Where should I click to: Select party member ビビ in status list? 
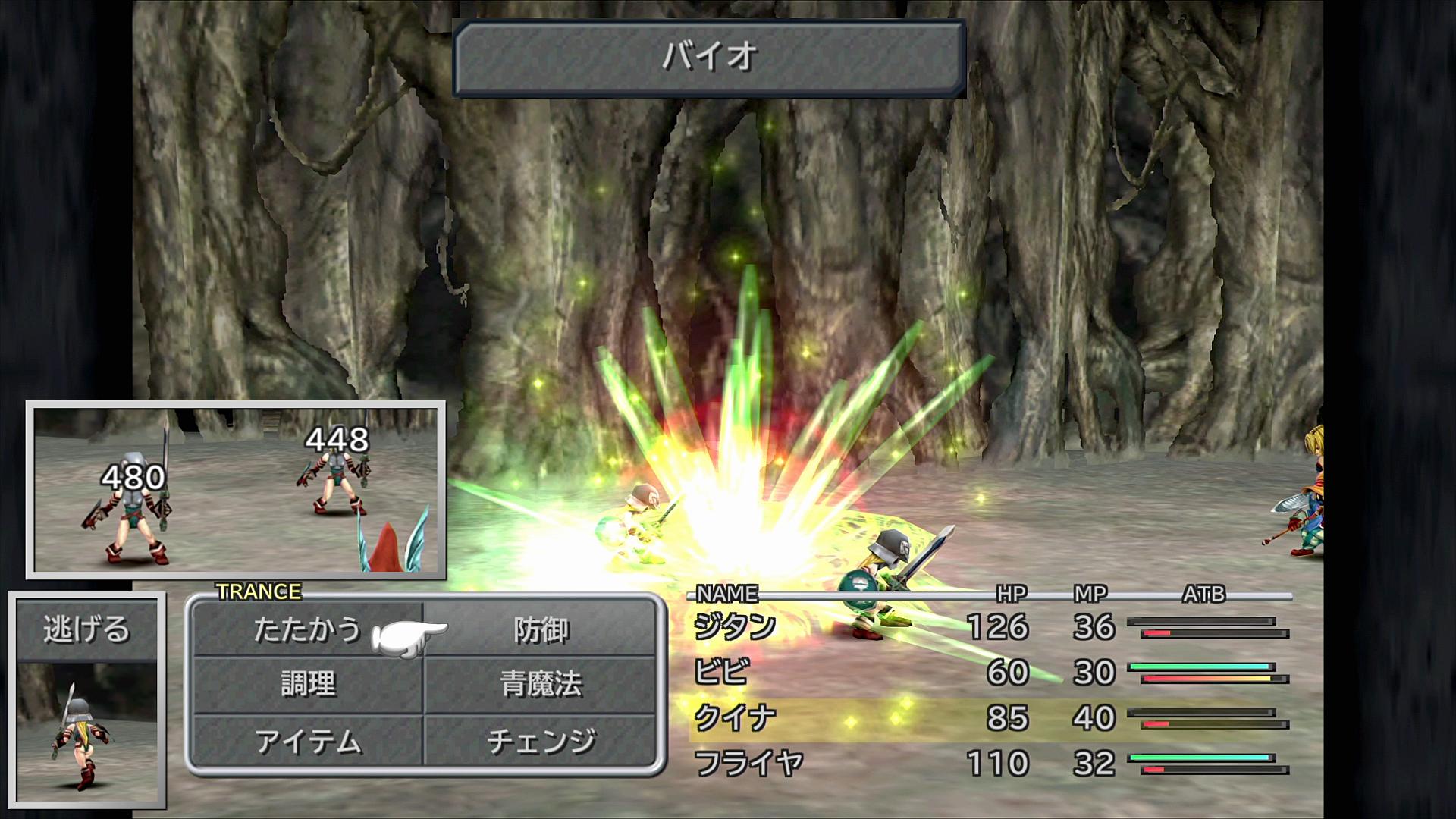(x=721, y=673)
